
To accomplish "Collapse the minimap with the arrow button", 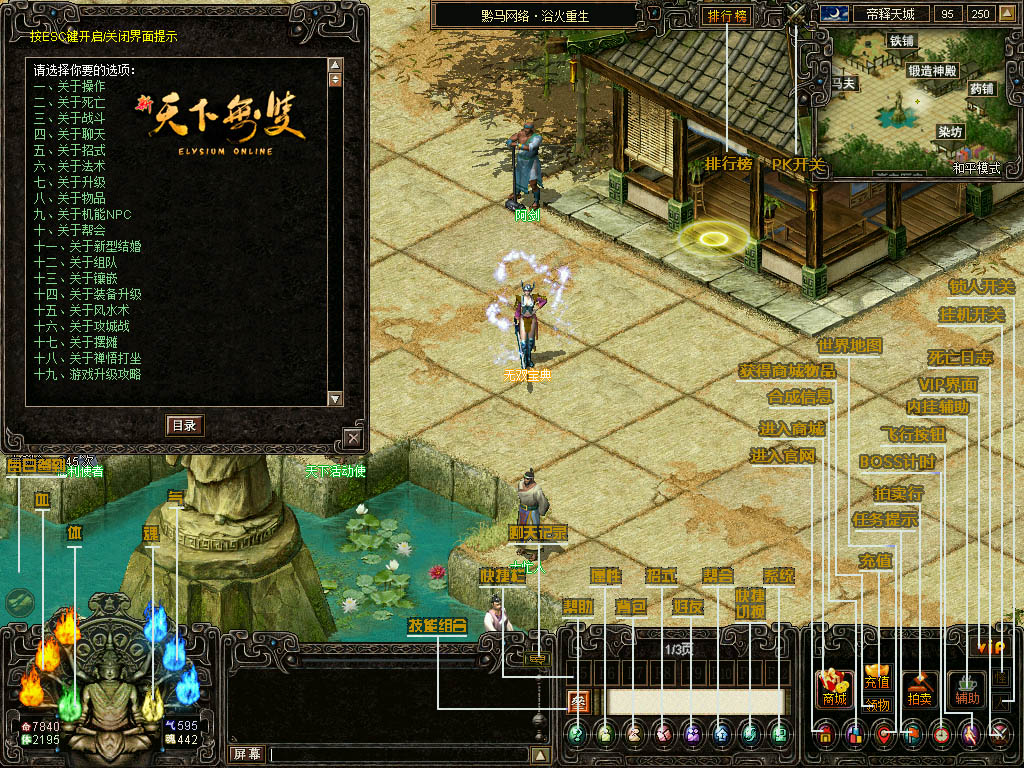I will click(x=1008, y=14).
